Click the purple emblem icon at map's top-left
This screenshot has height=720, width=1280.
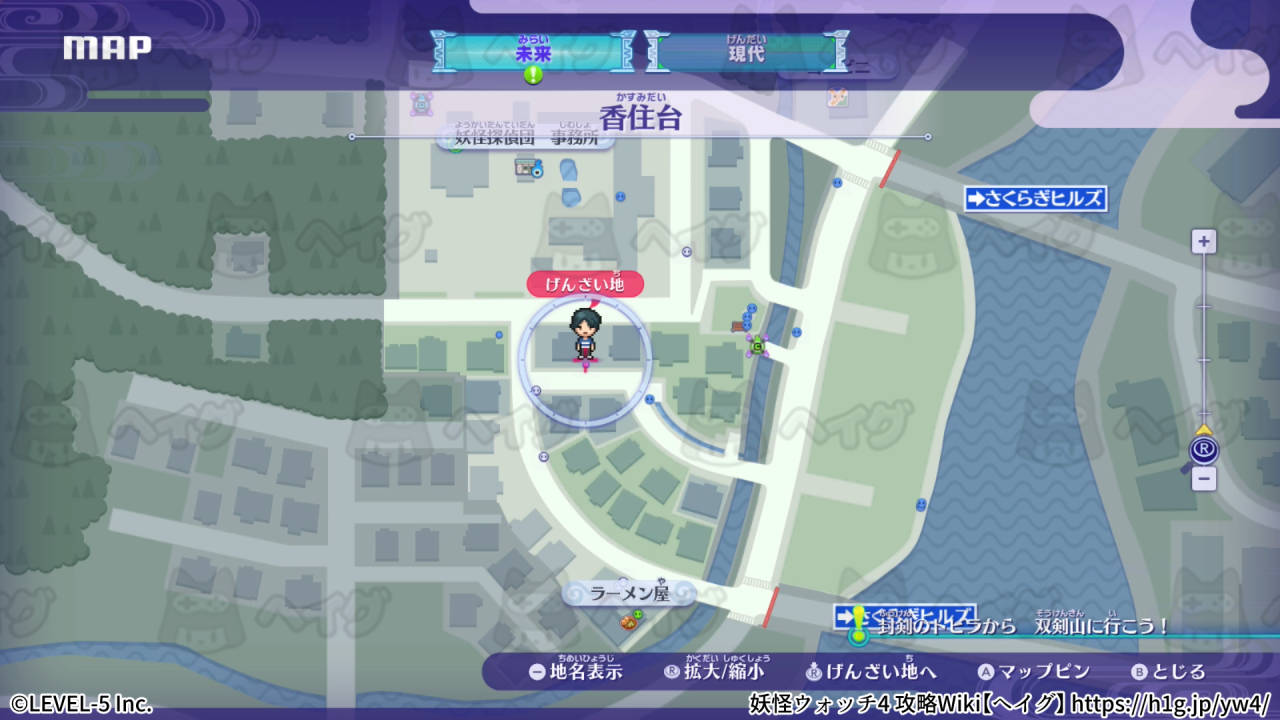tap(422, 105)
